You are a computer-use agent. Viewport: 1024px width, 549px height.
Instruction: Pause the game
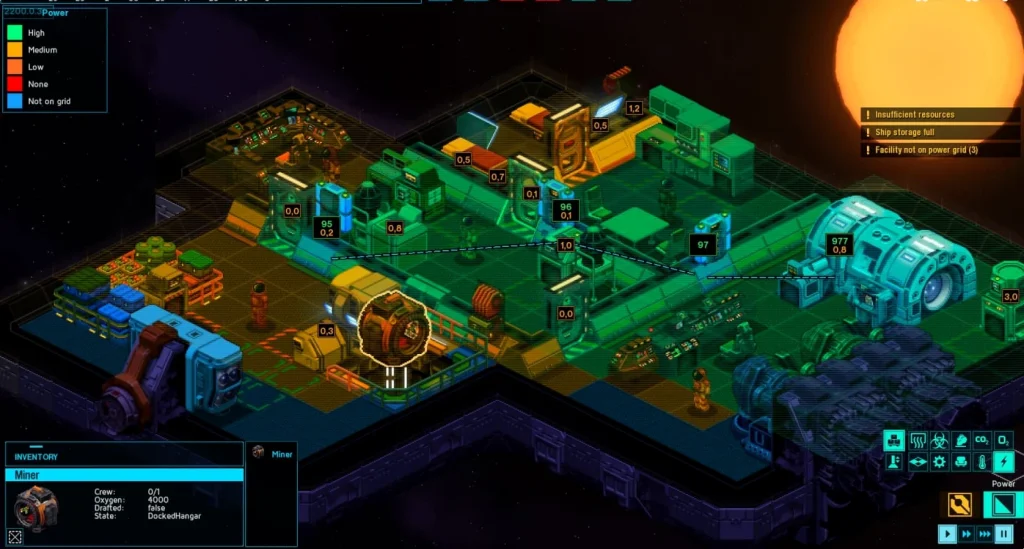1004,534
